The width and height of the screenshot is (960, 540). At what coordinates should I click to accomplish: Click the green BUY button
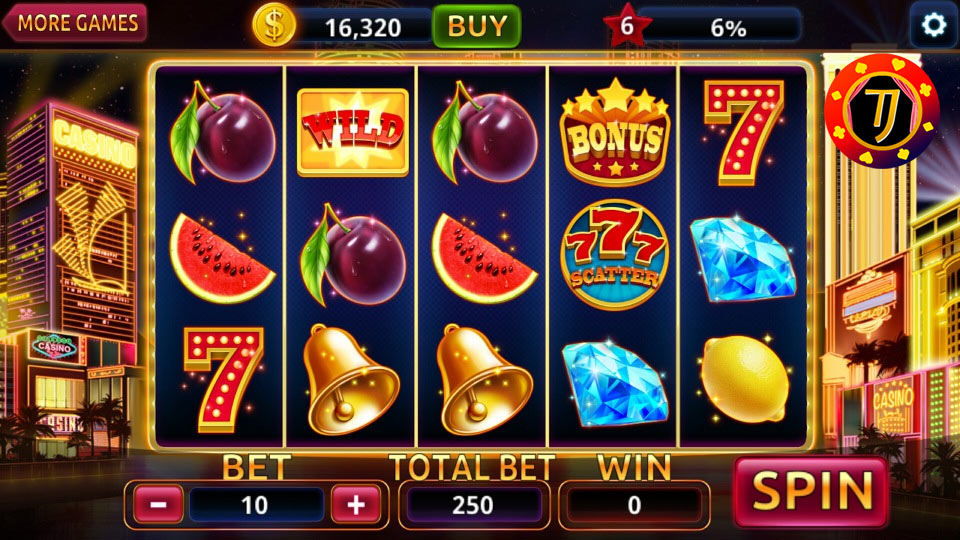coord(476,26)
